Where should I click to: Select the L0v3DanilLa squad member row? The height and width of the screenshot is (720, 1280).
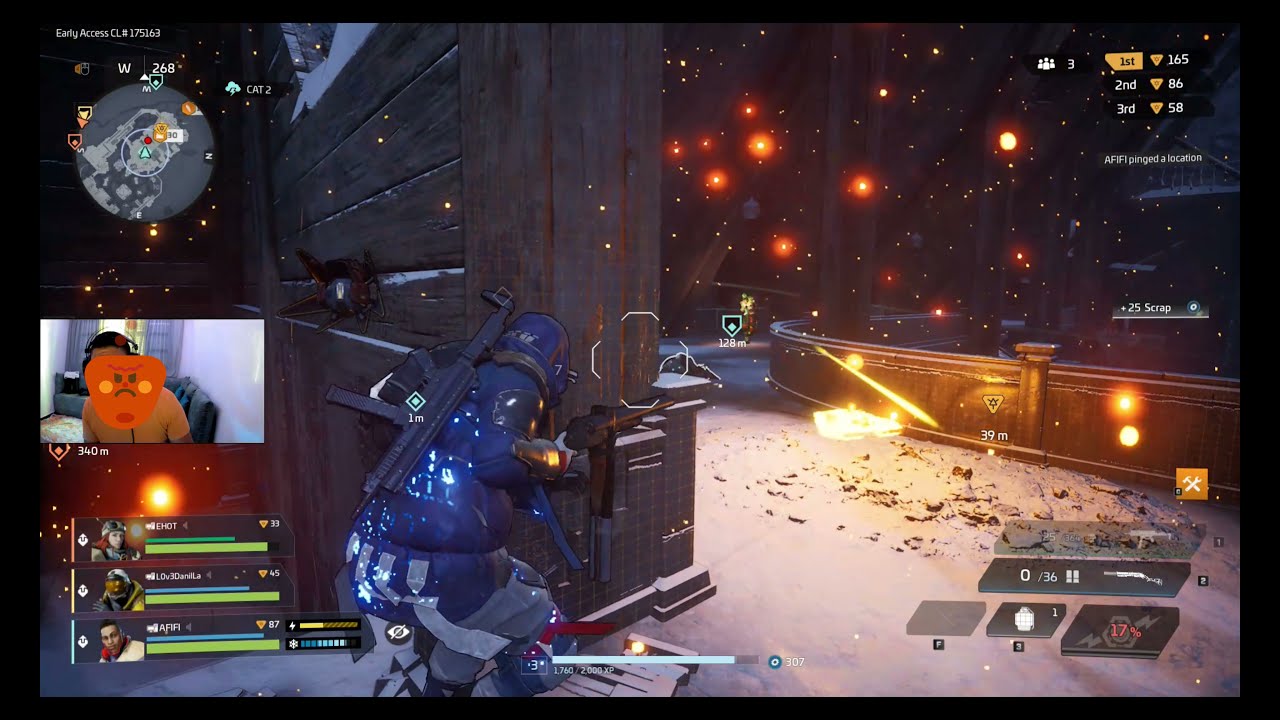[x=185, y=588]
